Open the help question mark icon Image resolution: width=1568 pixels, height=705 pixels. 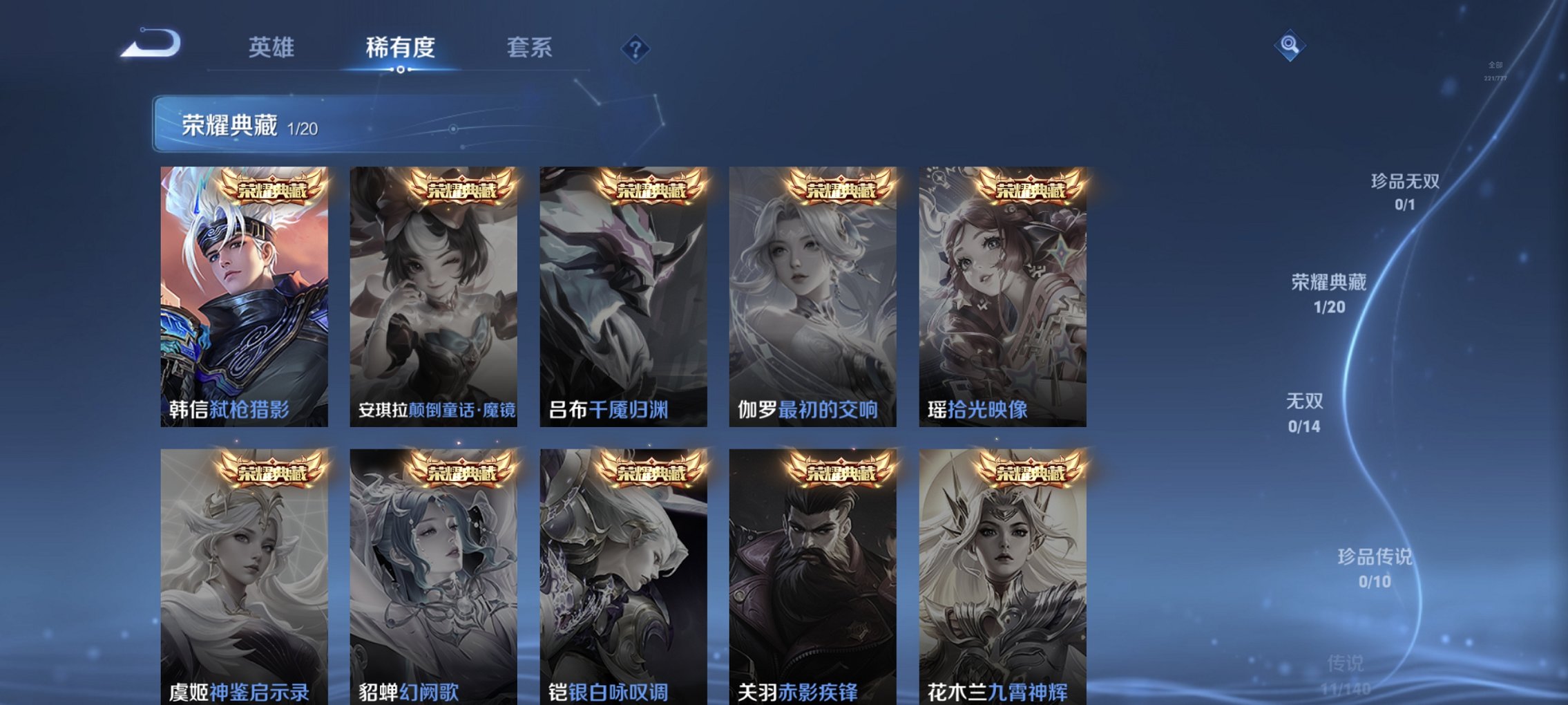(x=636, y=48)
